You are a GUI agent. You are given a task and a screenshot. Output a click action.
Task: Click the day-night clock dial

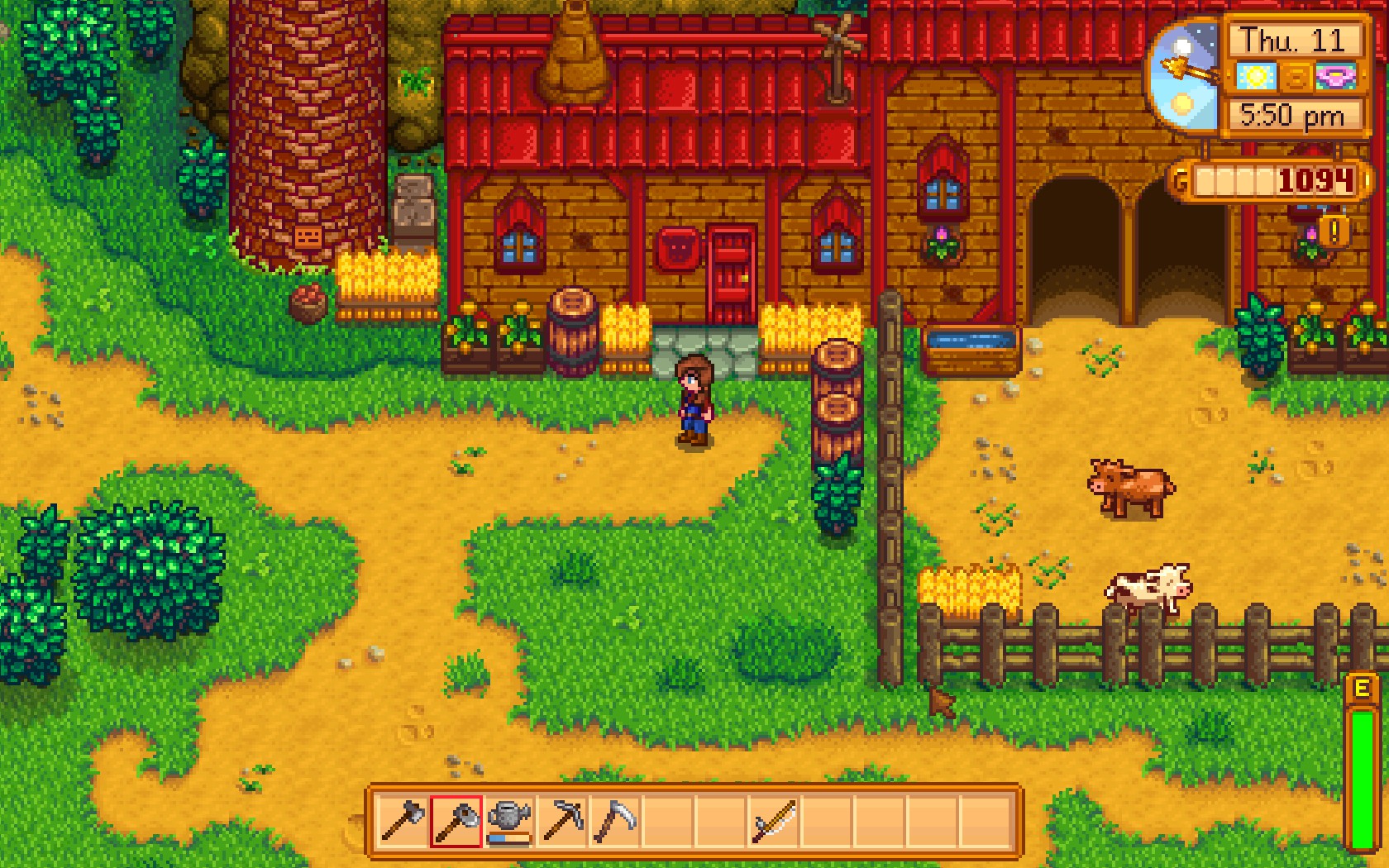pos(1185,73)
